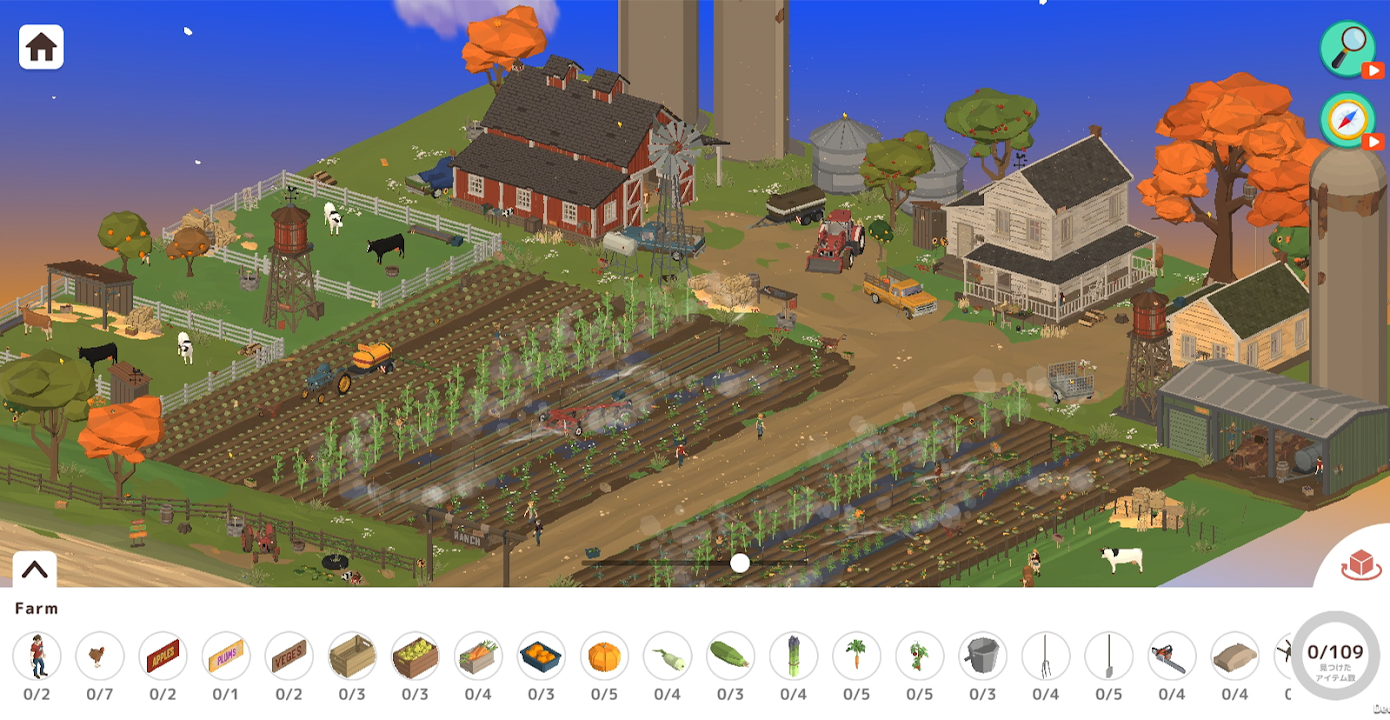Pick the PLUMS sign item

pos(226,657)
